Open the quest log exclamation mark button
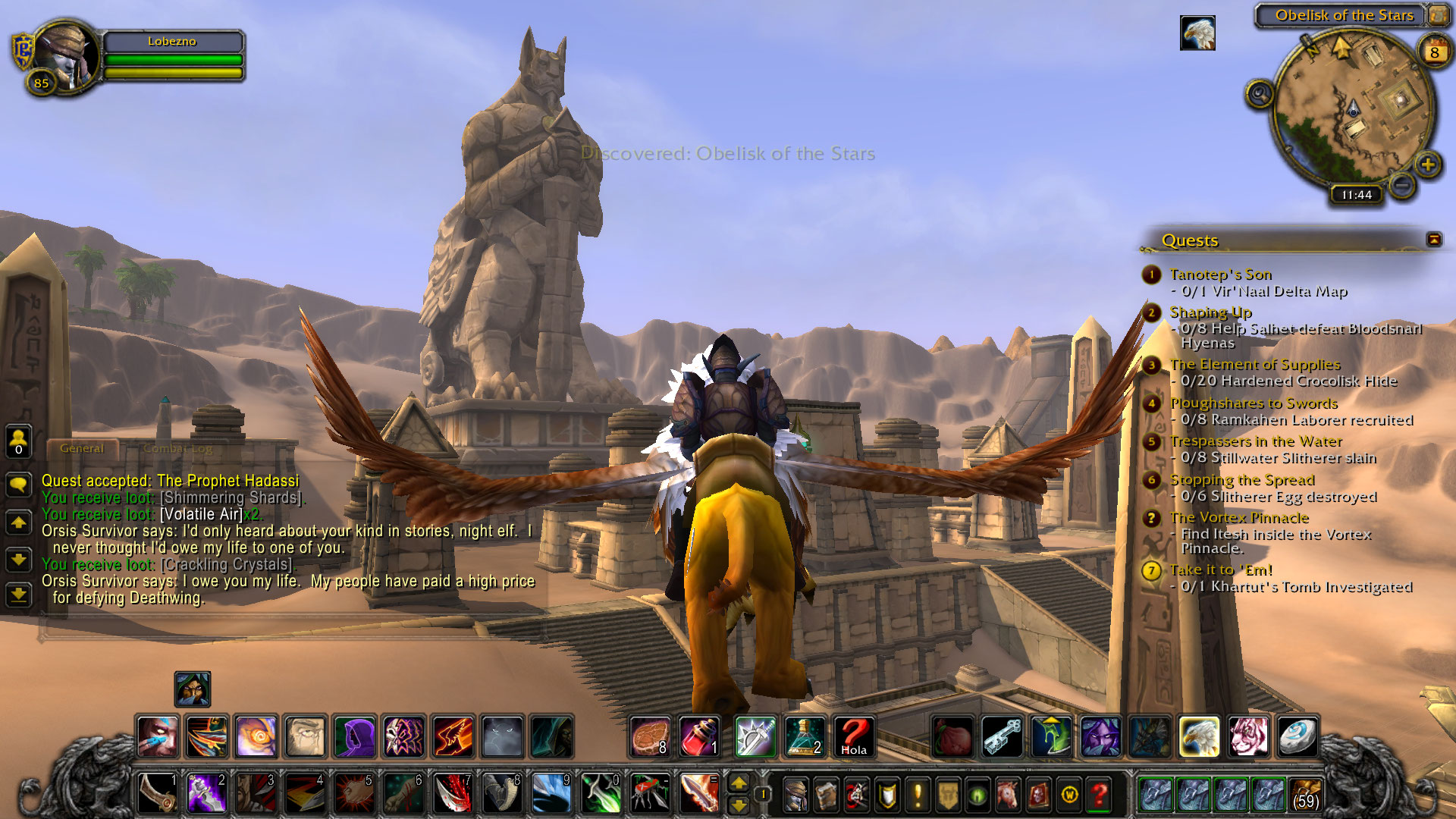Image resolution: width=1456 pixels, height=819 pixels. [918, 795]
